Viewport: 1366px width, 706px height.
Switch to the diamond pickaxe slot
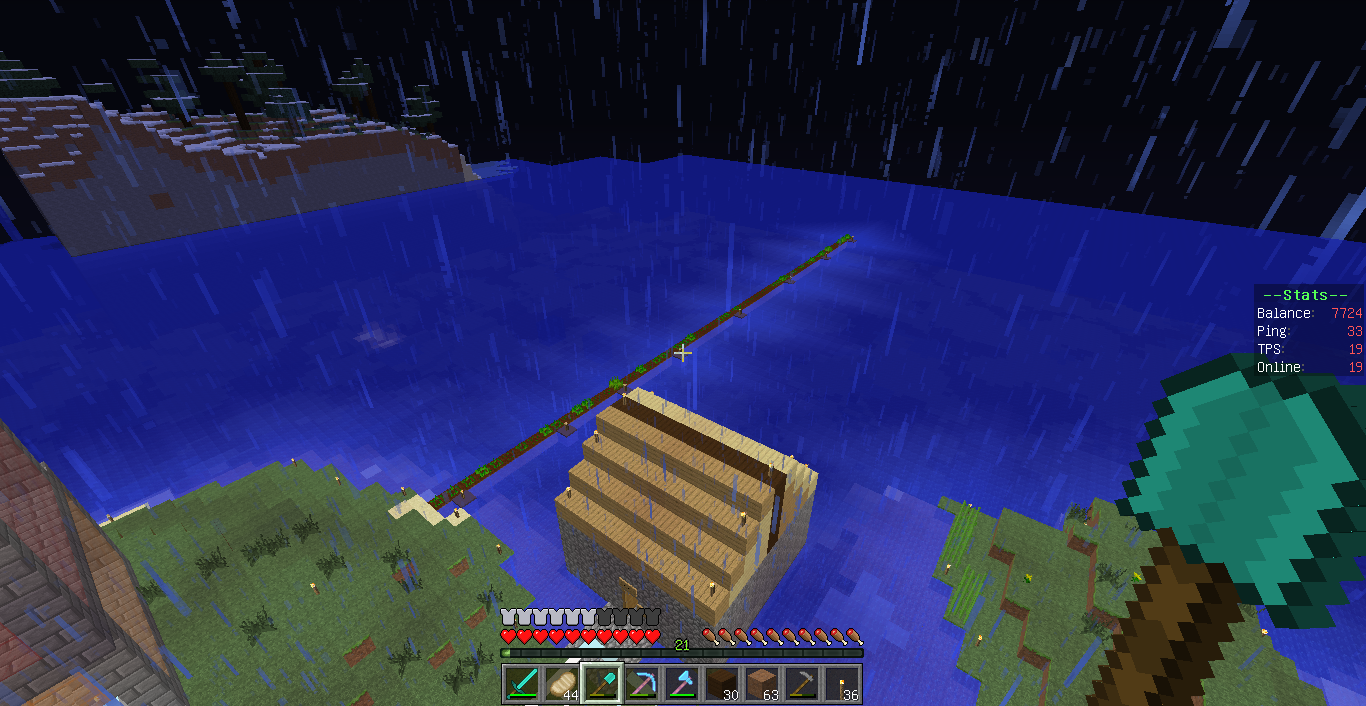(x=642, y=683)
